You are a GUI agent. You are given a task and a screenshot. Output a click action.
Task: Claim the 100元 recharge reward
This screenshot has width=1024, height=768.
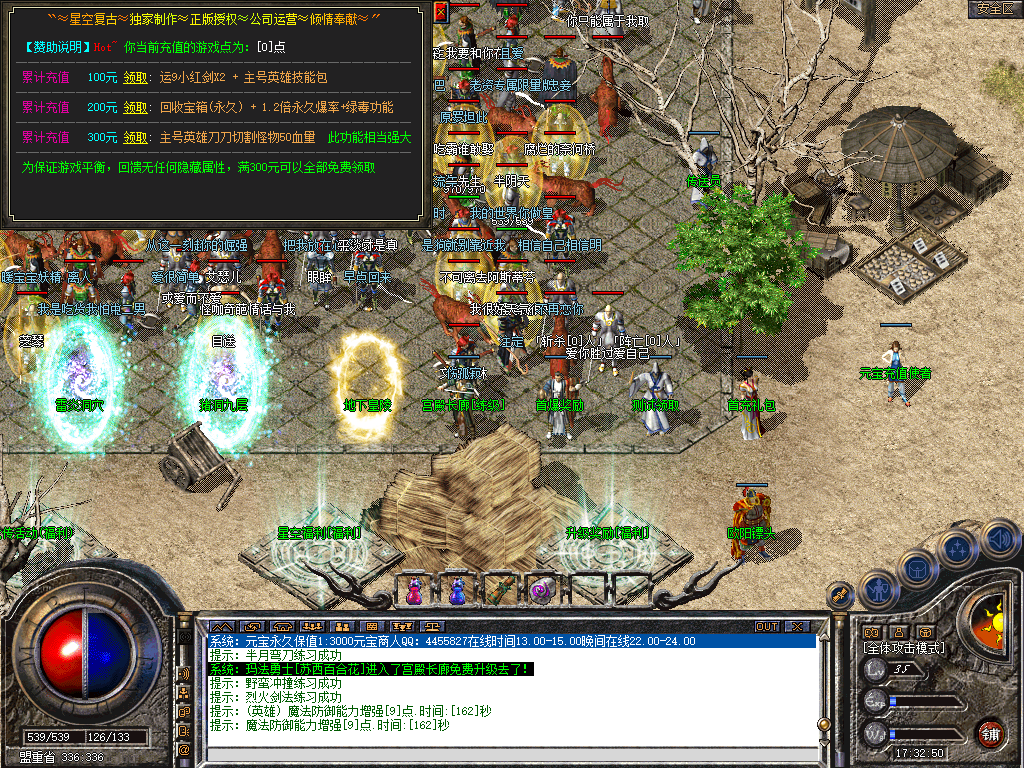(x=135, y=77)
